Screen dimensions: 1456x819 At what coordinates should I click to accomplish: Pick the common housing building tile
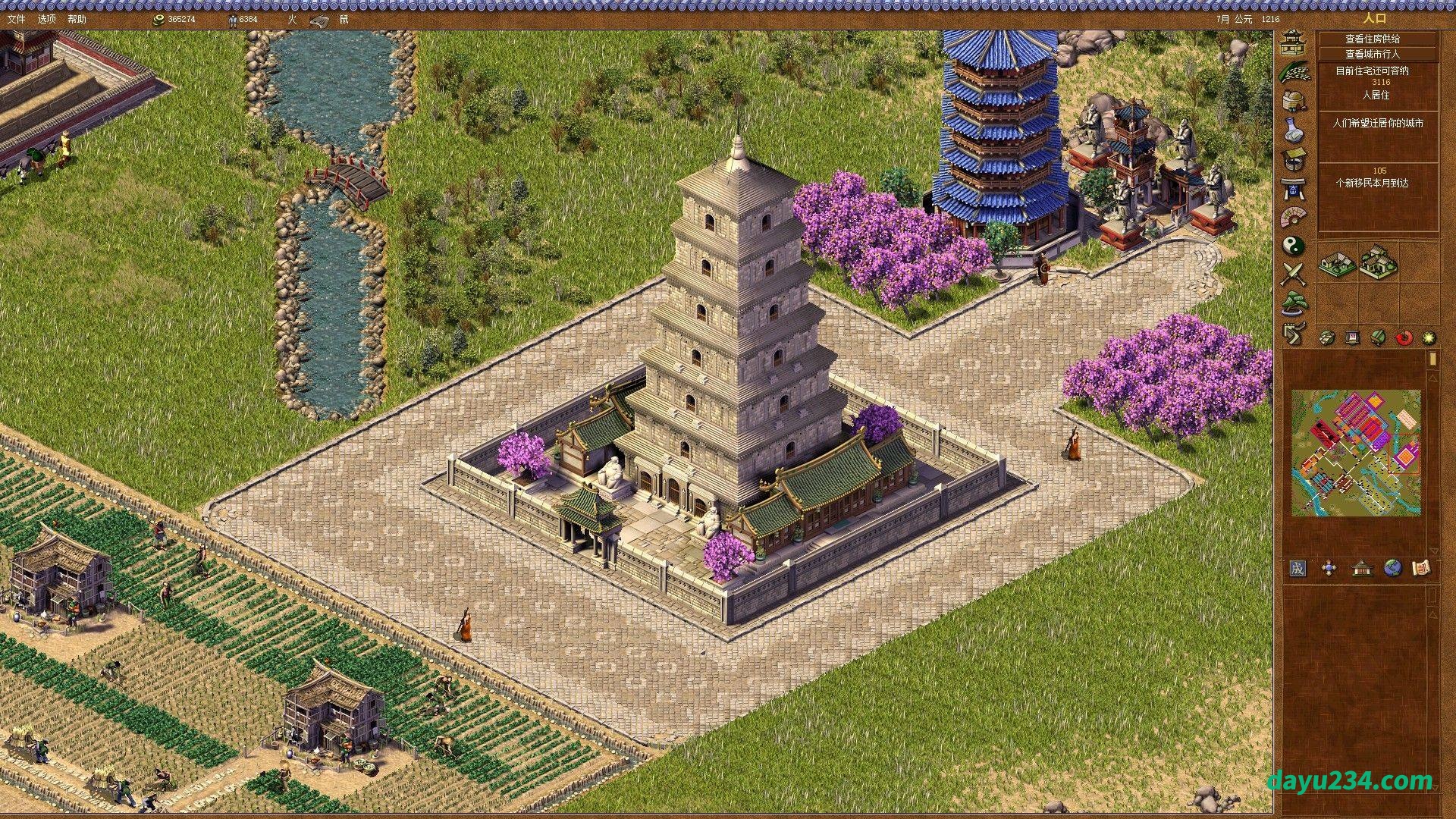click(1337, 263)
